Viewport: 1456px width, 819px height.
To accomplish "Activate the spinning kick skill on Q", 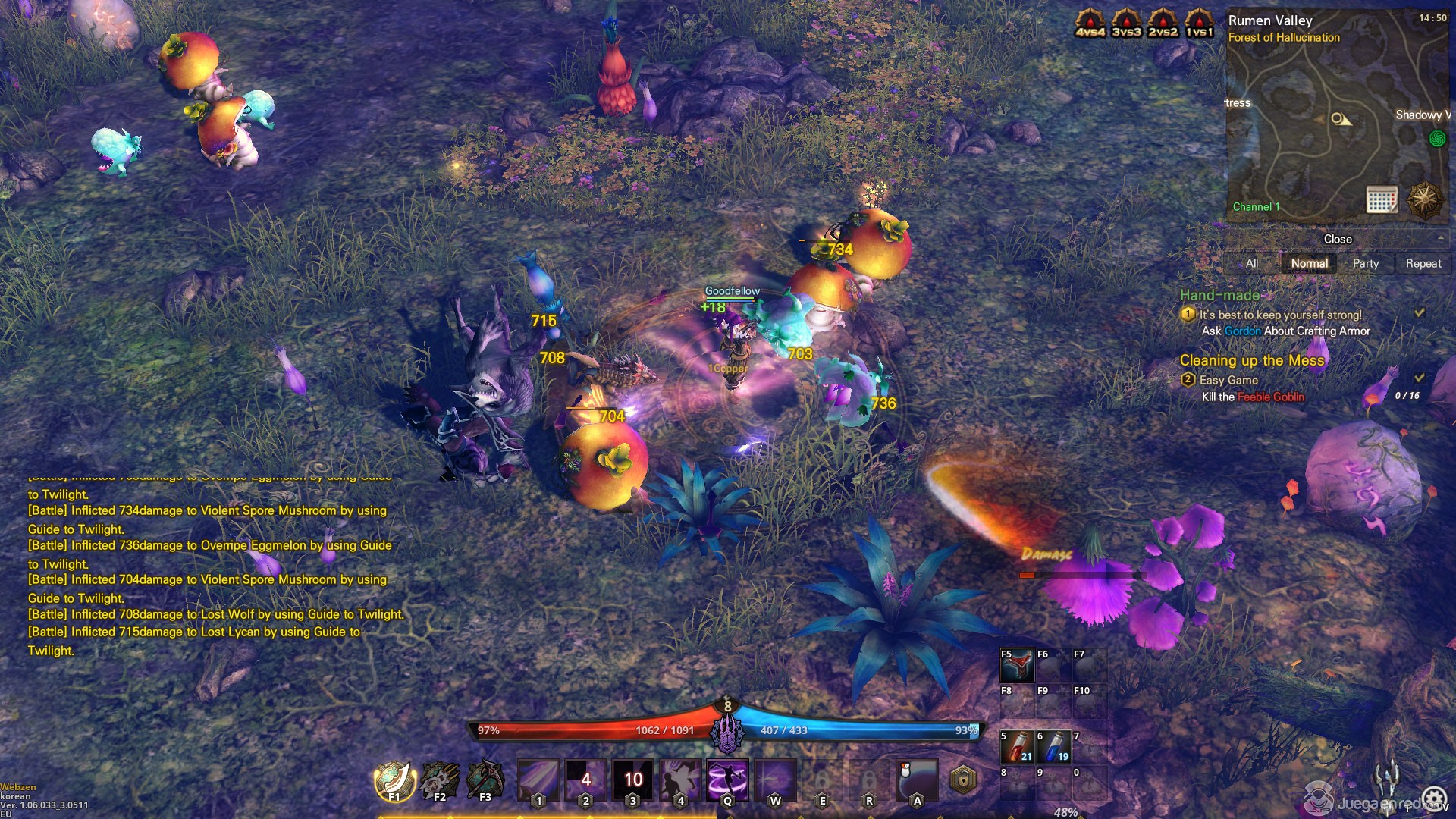I will pos(727,780).
